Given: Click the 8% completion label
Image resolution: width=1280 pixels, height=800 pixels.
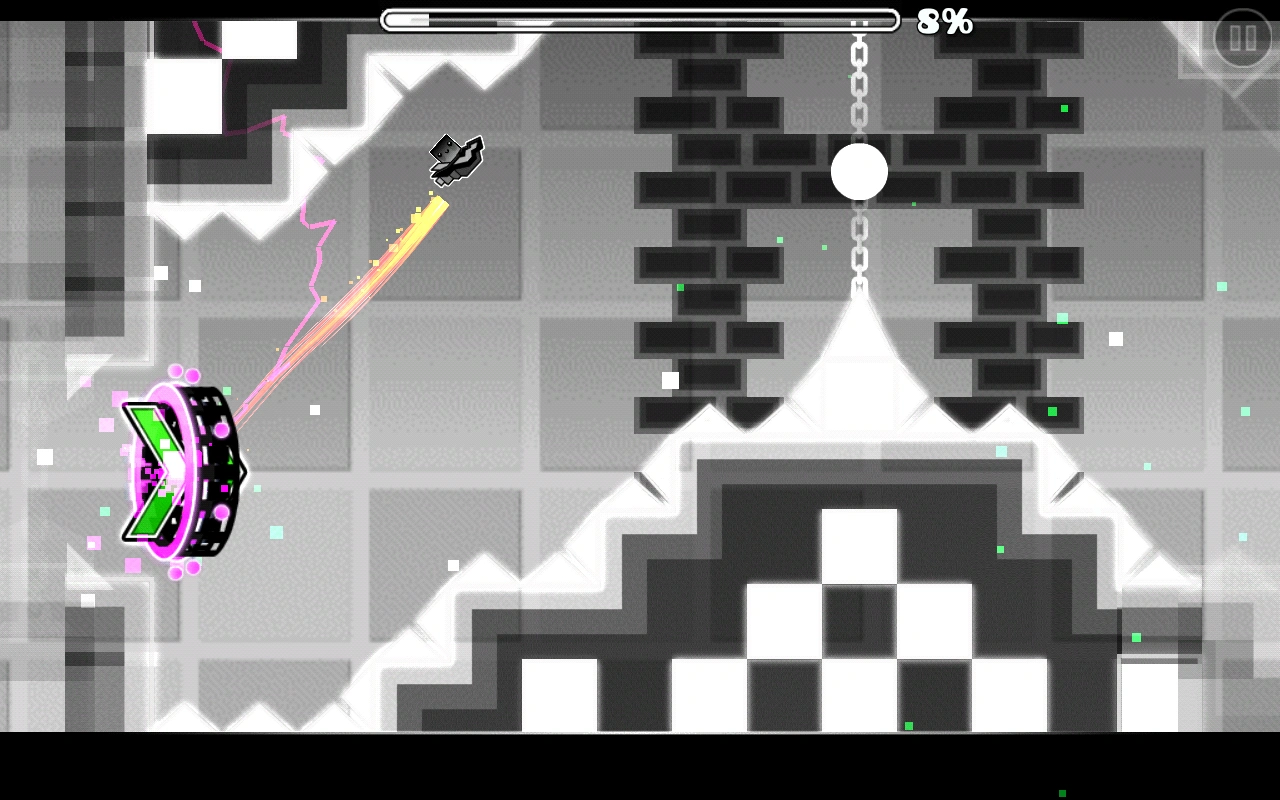Looking at the screenshot, I should point(944,22).
